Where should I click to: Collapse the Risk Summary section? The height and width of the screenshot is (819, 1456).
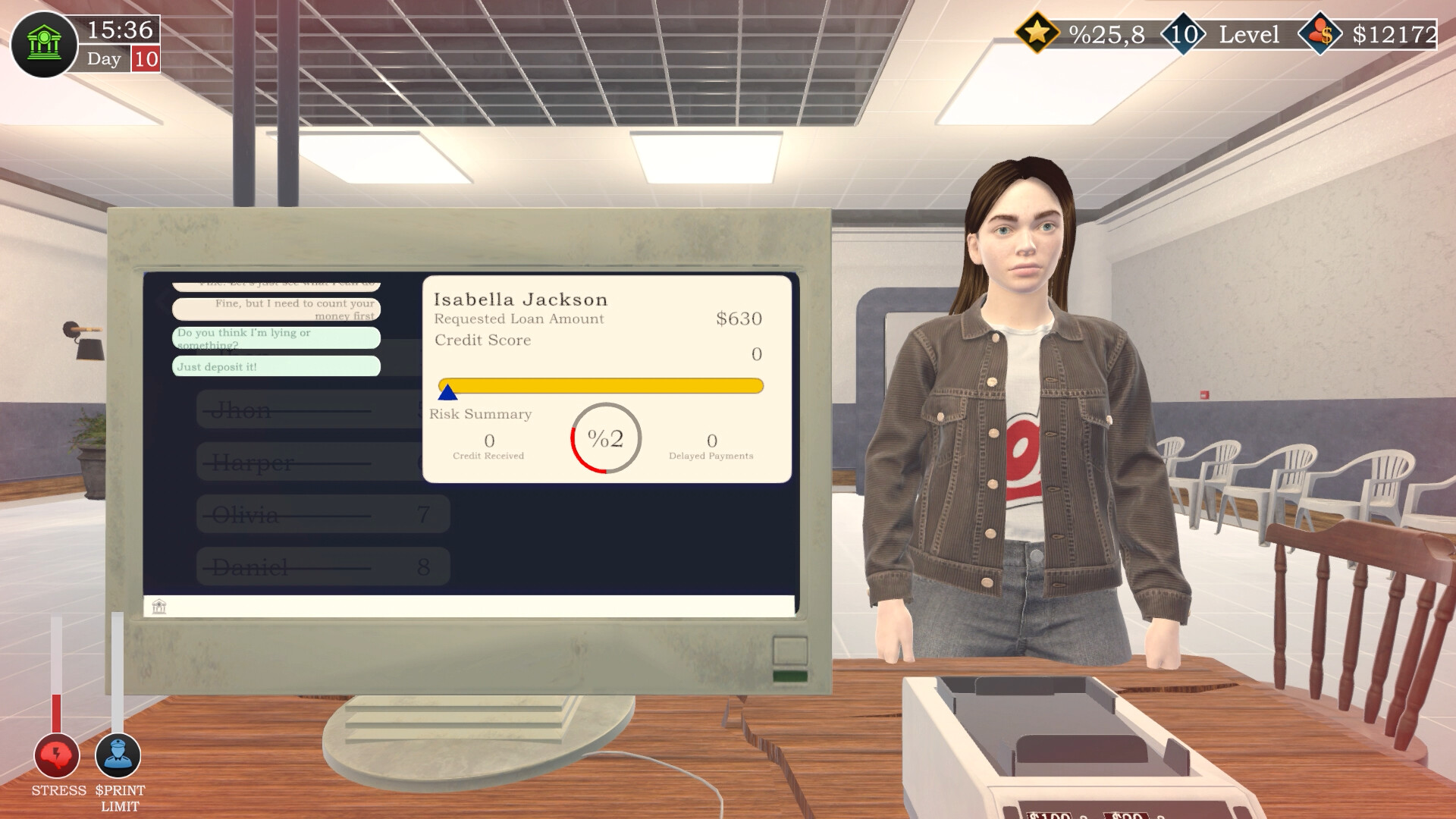tap(481, 414)
